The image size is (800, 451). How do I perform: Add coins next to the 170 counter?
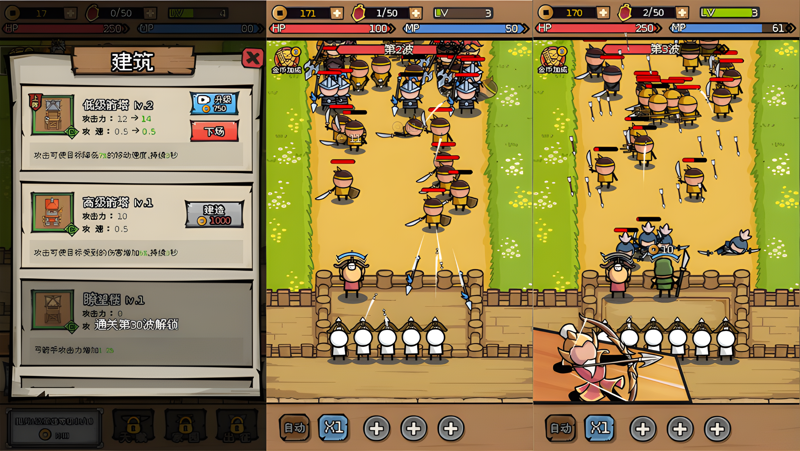point(602,13)
